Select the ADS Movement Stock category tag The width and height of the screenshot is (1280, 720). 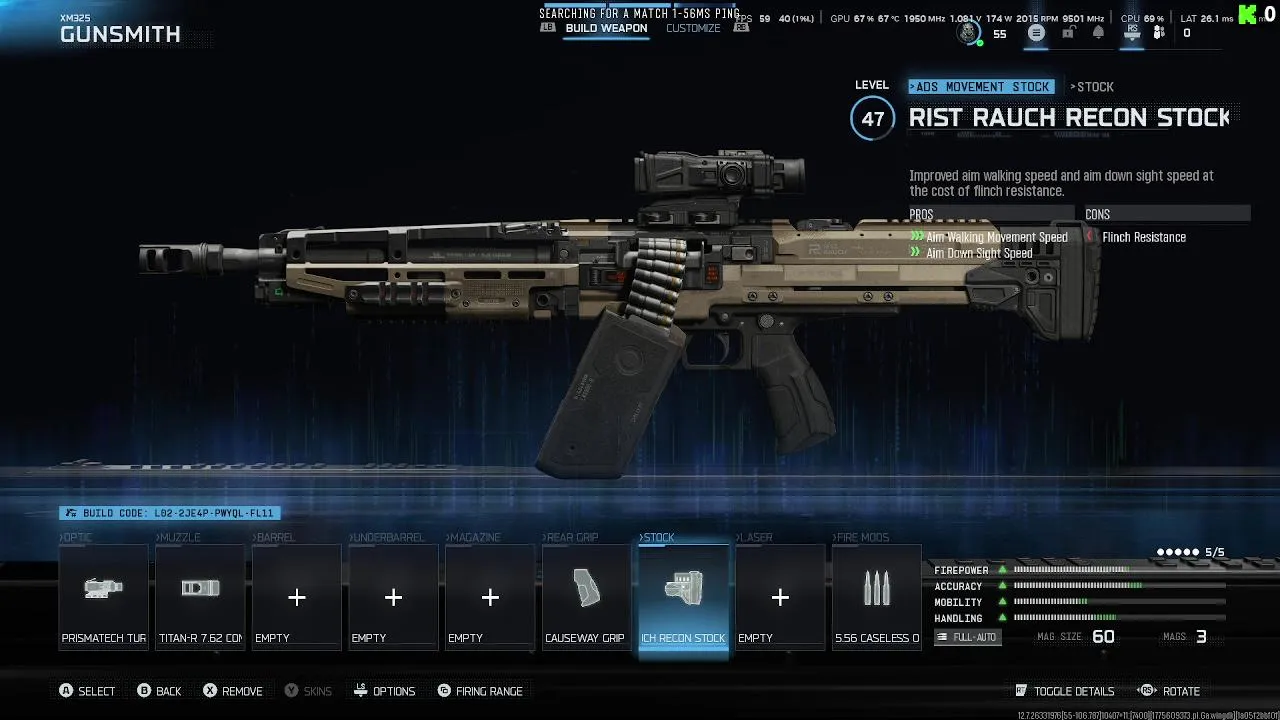click(x=982, y=87)
